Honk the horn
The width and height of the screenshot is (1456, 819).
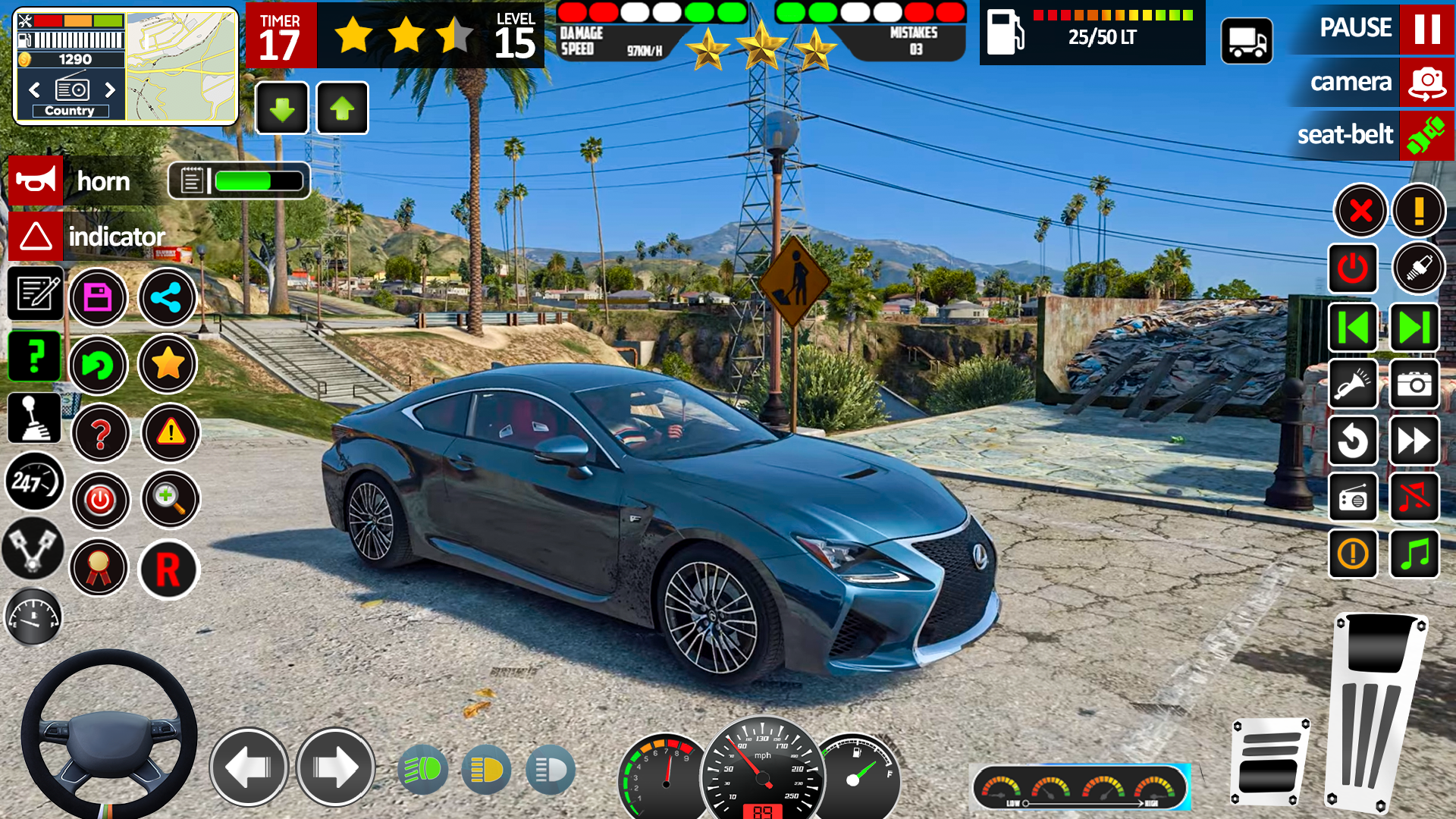coord(36,181)
